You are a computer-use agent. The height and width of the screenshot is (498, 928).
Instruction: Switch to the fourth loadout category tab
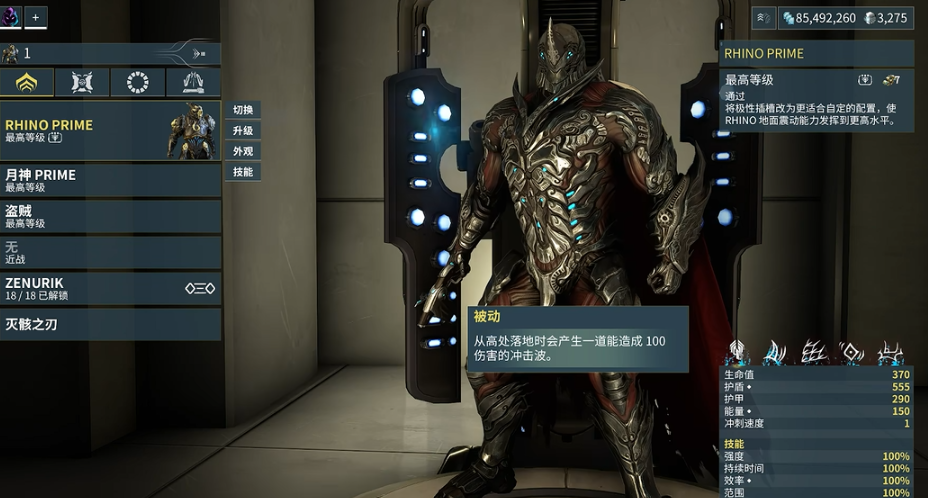(x=194, y=83)
